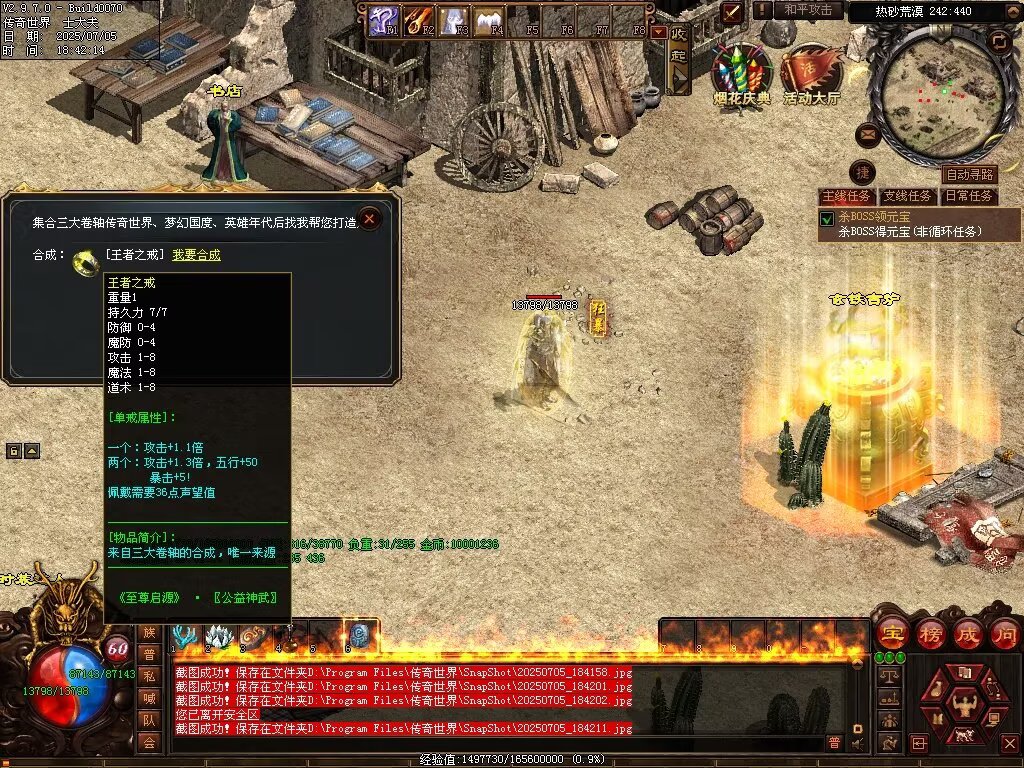This screenshot has width=1024, height=768.
Task: Click the 我要合成 synthesis link
Action: tap(196, 255)
